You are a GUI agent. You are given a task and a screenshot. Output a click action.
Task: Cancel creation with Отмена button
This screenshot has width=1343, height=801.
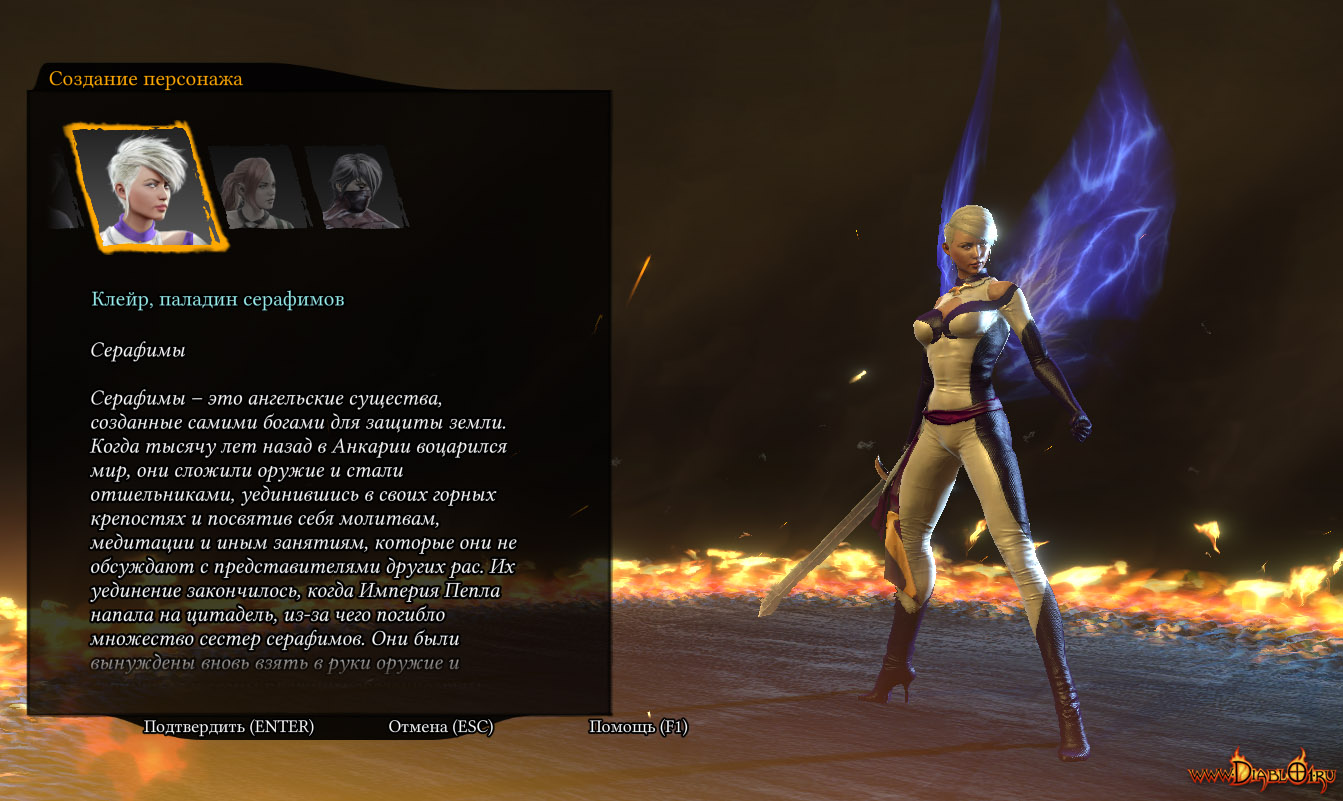[441, 727]
